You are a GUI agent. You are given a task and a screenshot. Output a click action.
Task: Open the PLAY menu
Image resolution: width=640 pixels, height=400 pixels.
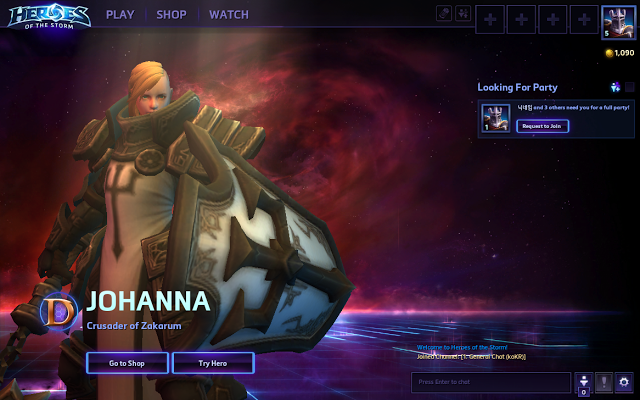tap(120, 15)
